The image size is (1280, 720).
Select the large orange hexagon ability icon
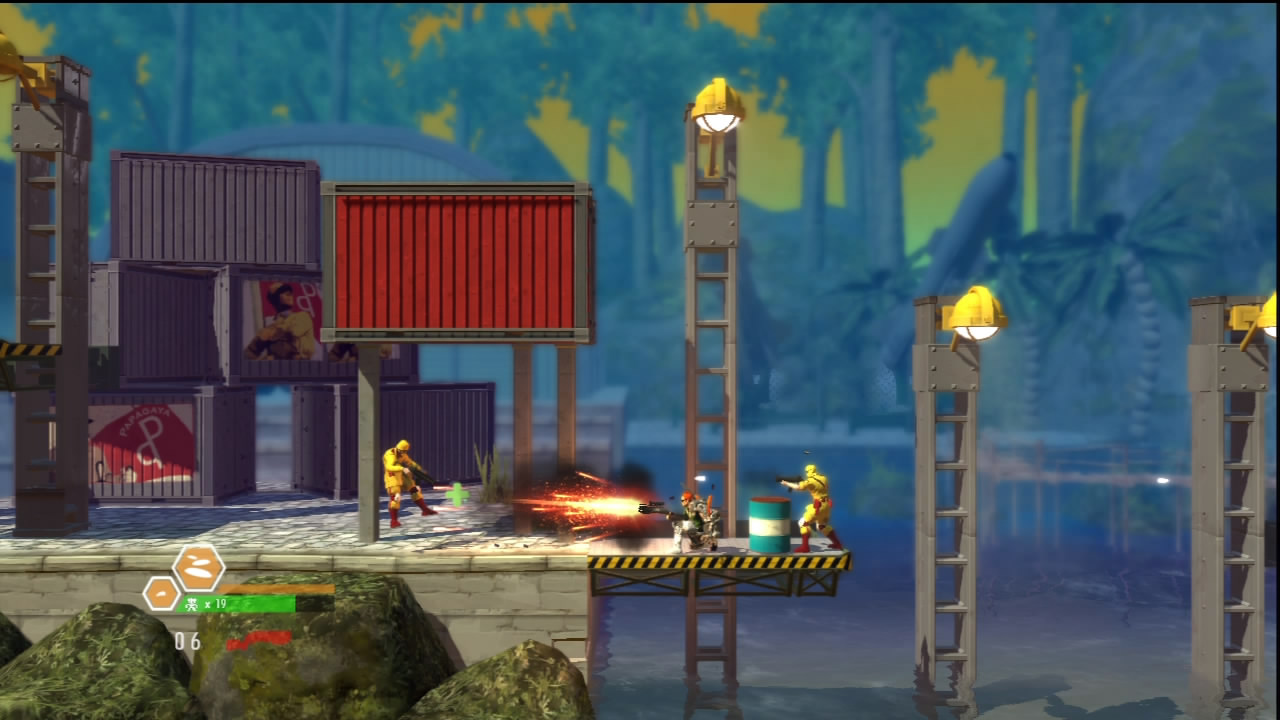tap(198, 567)
